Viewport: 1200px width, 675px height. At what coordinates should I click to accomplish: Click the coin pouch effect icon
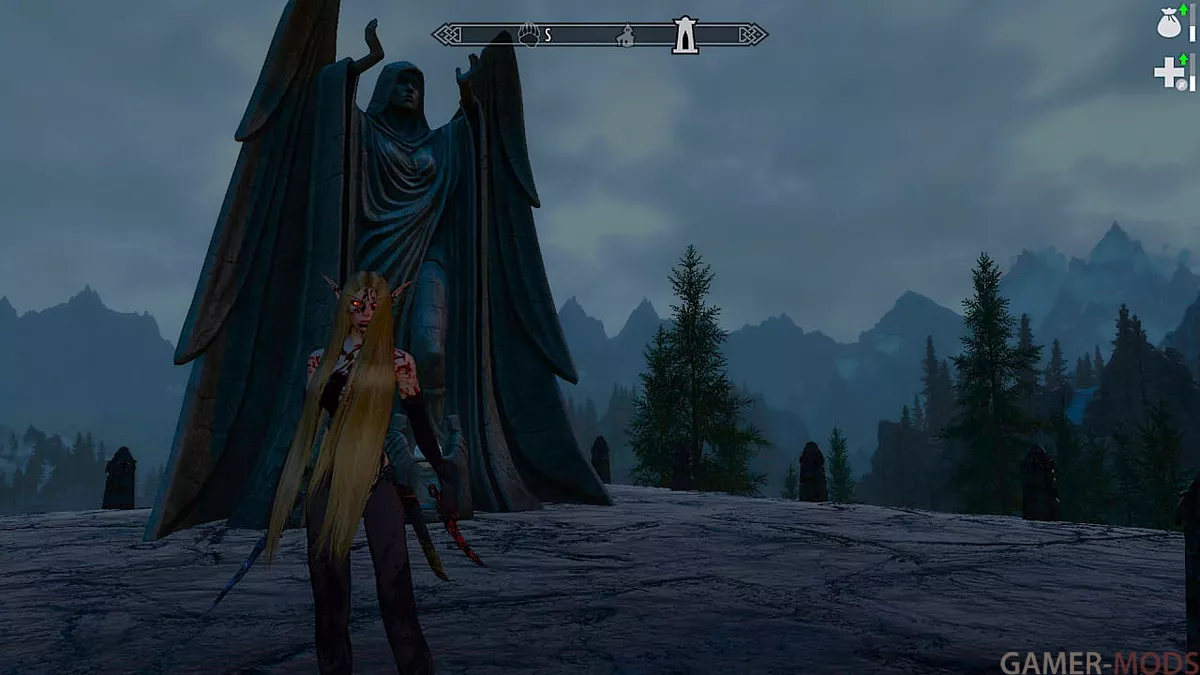tap(1170, 24)
